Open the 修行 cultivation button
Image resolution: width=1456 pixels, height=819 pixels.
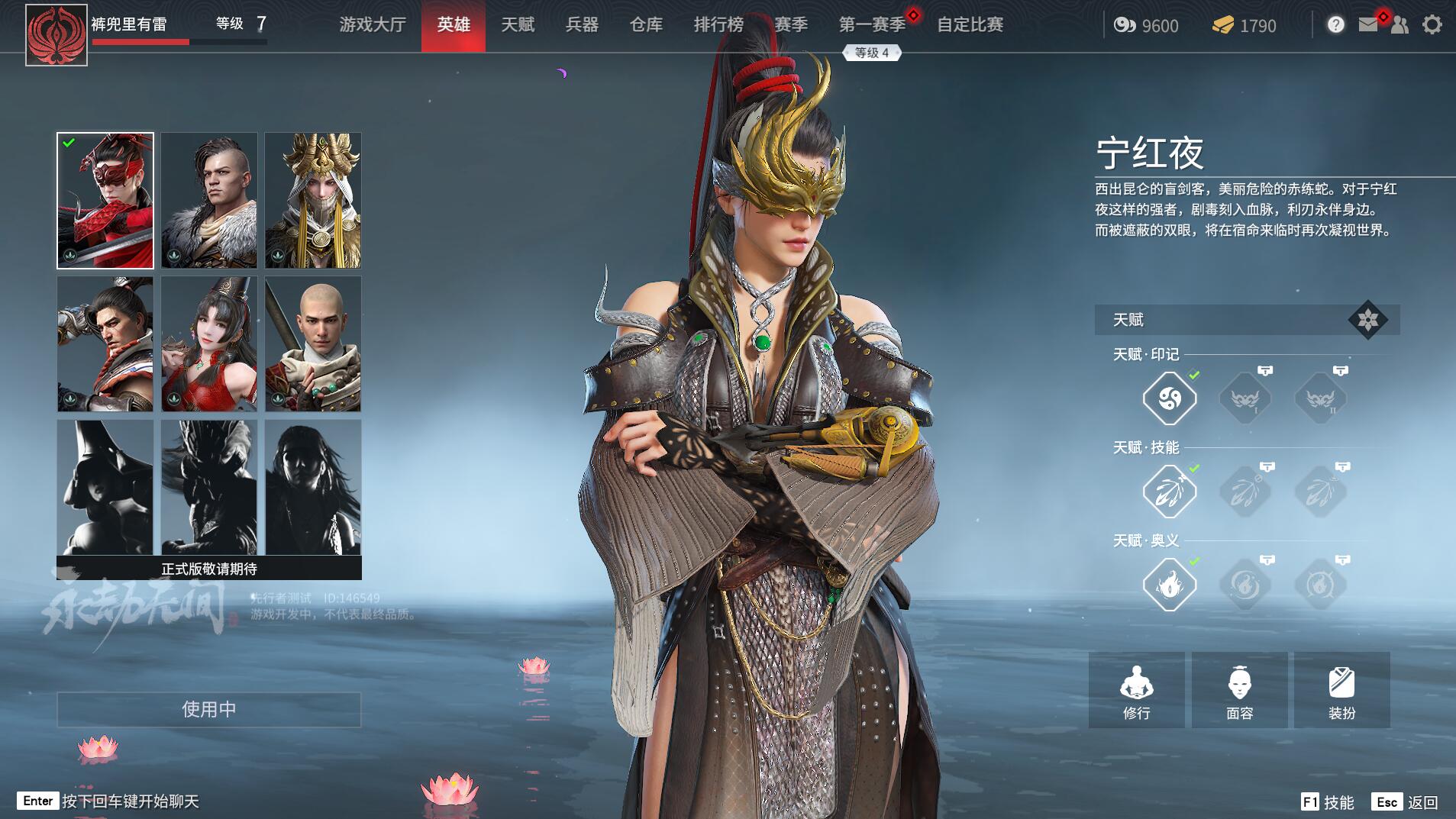[1136, 690]
